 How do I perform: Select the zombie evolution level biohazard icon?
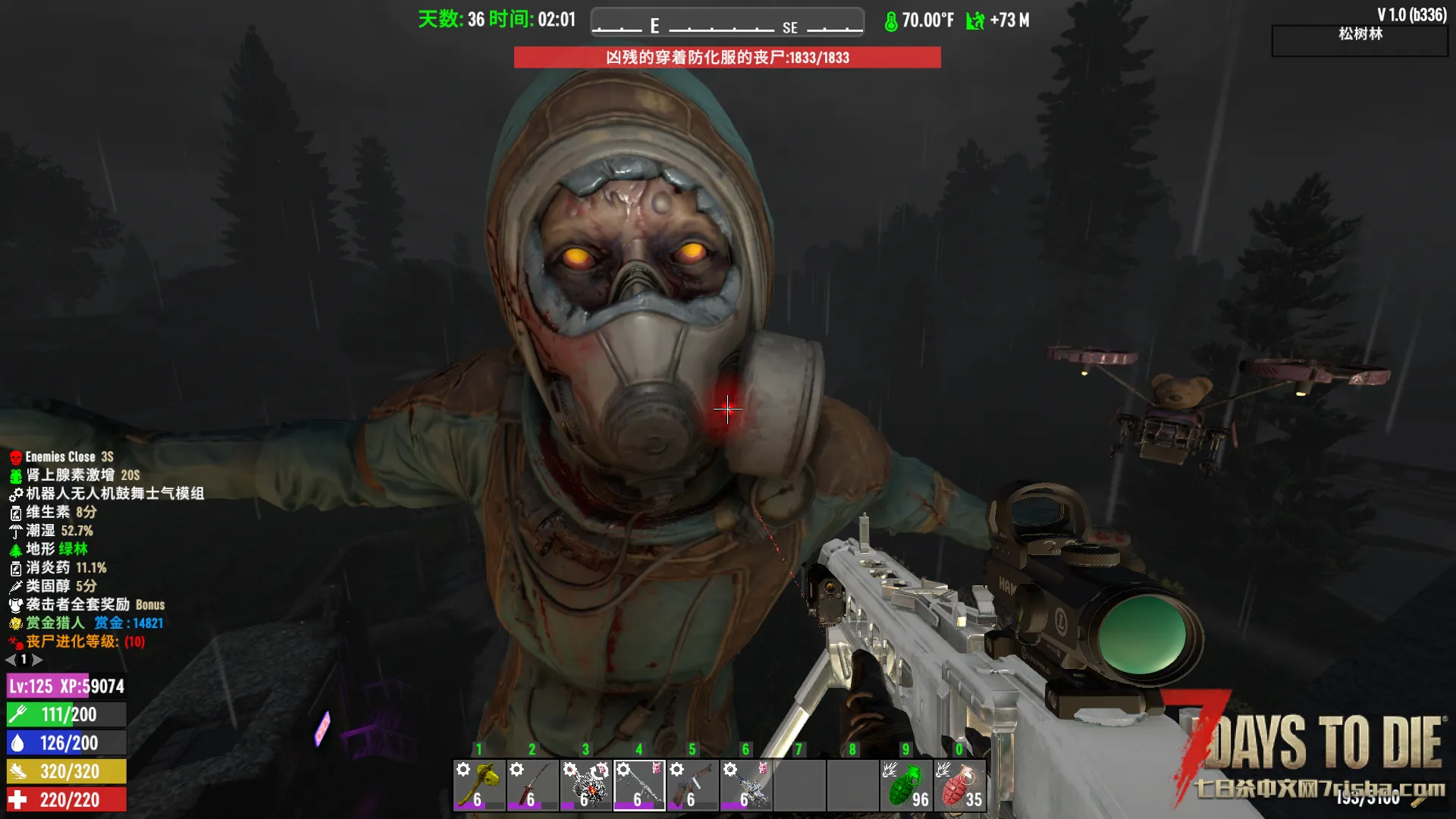click(x=15, y=642)
